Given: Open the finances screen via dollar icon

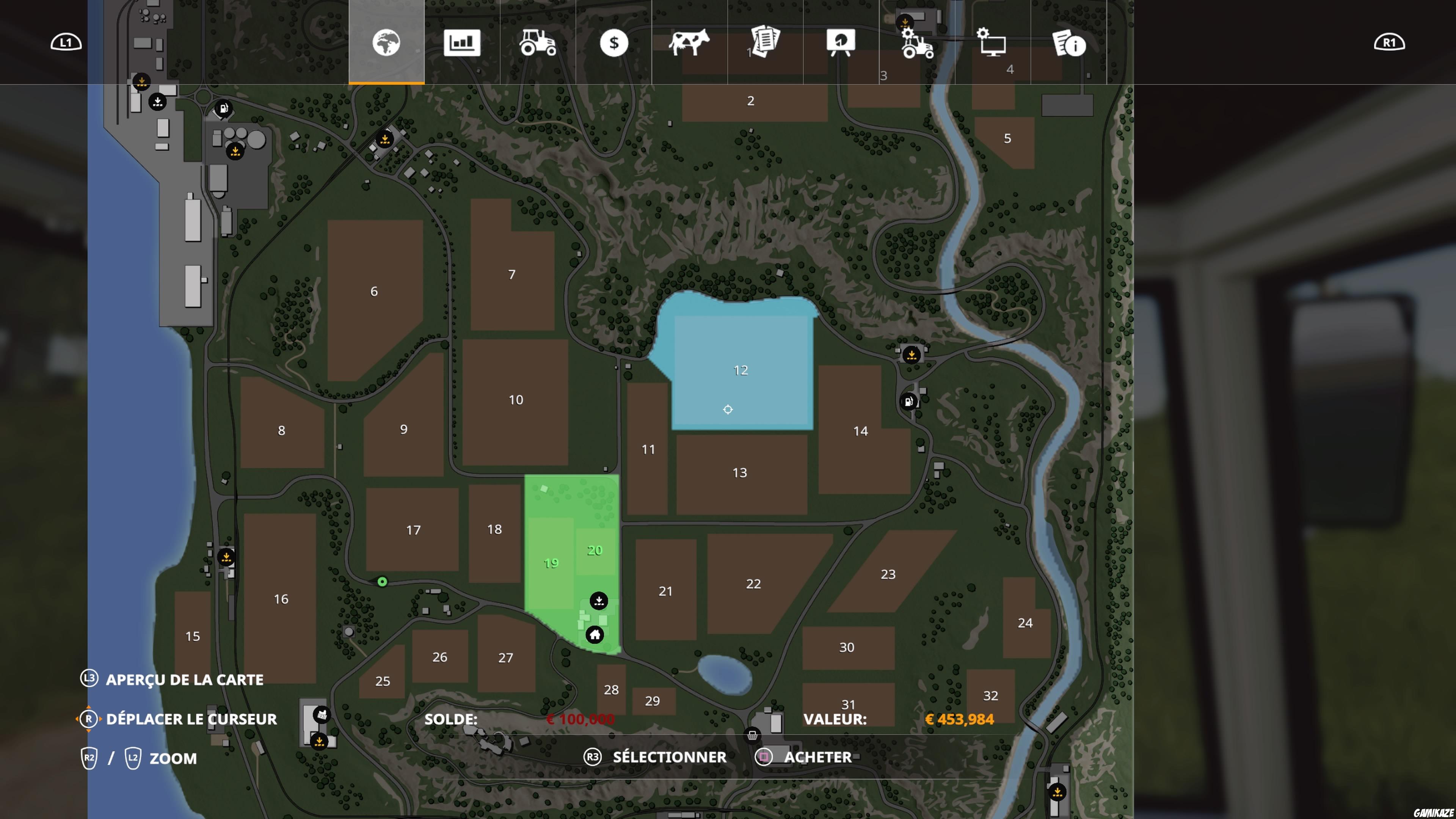Looking at the screenshot, I should click(x=614, y=44).
